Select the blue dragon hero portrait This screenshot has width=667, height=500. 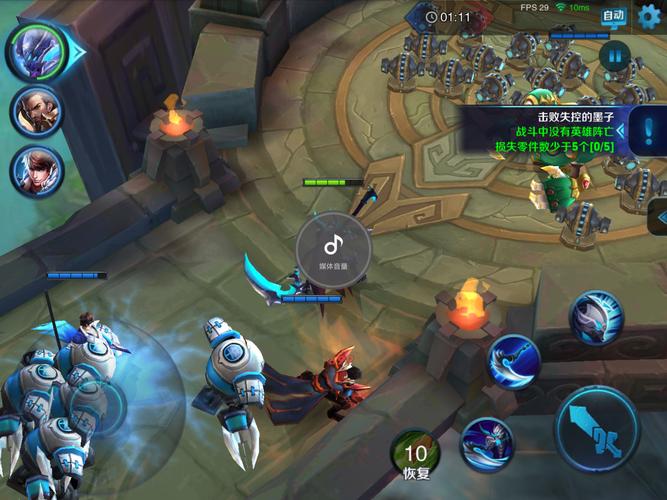pos(35,51)
